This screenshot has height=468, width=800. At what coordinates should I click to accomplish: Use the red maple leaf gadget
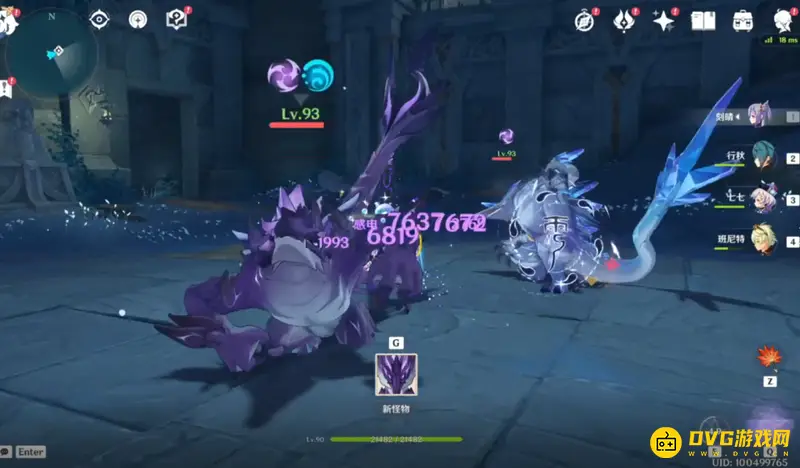pyautogui.click(x=770, y=358)
